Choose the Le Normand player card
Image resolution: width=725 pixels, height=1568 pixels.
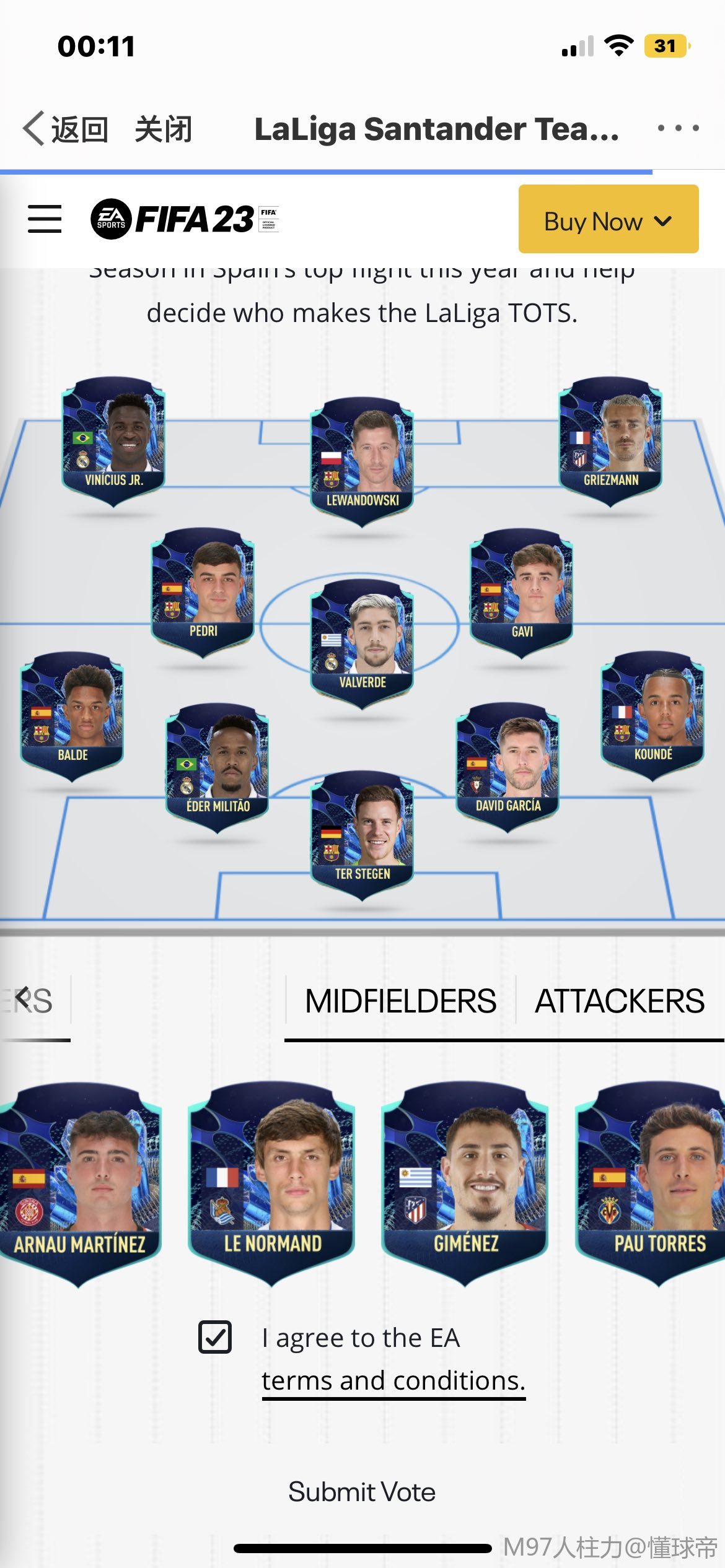click(272, 1182)
